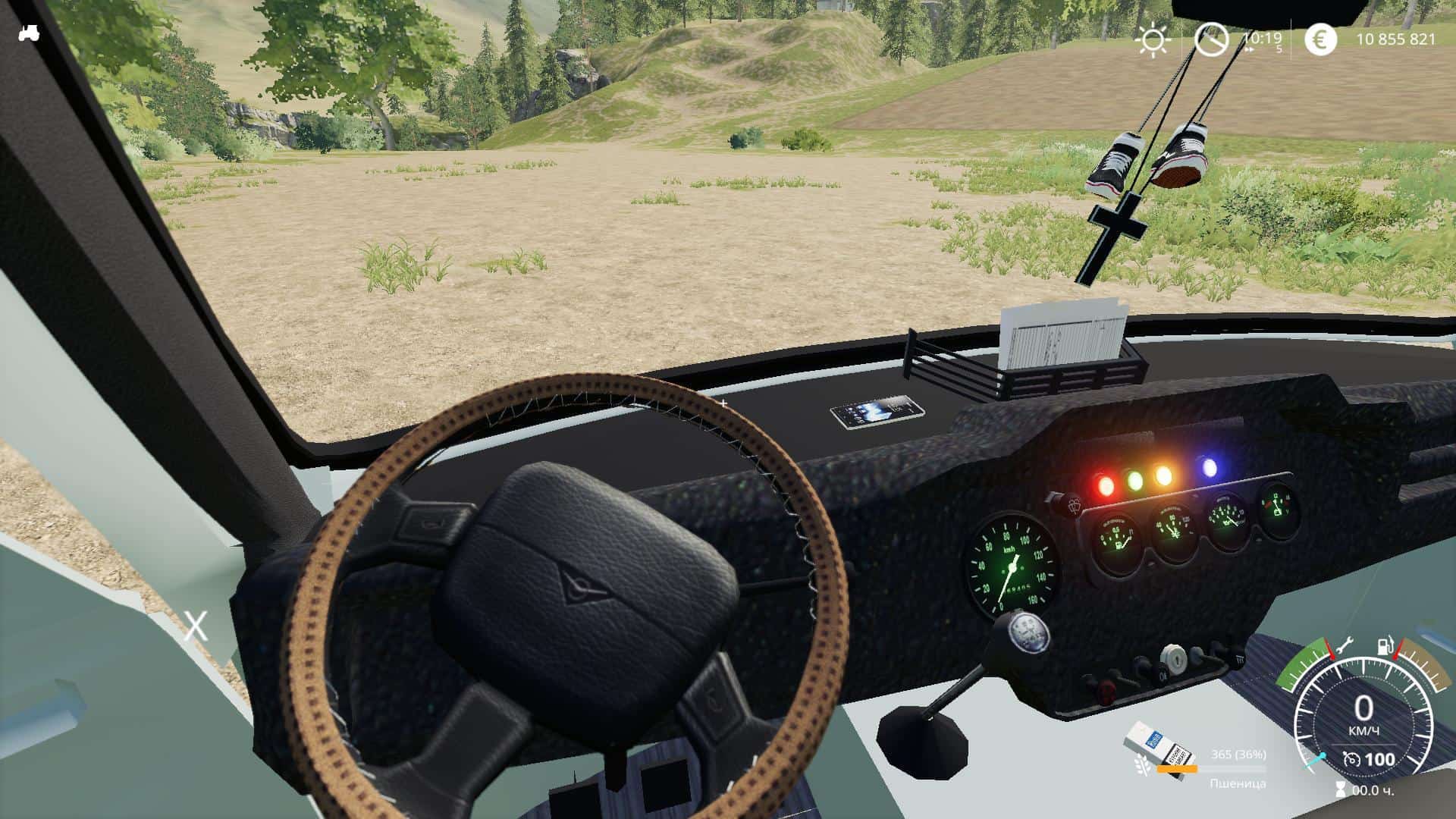
Task: Click the hourglass operating time icon
Action: pyautogui.click(x=1341, y=790)
